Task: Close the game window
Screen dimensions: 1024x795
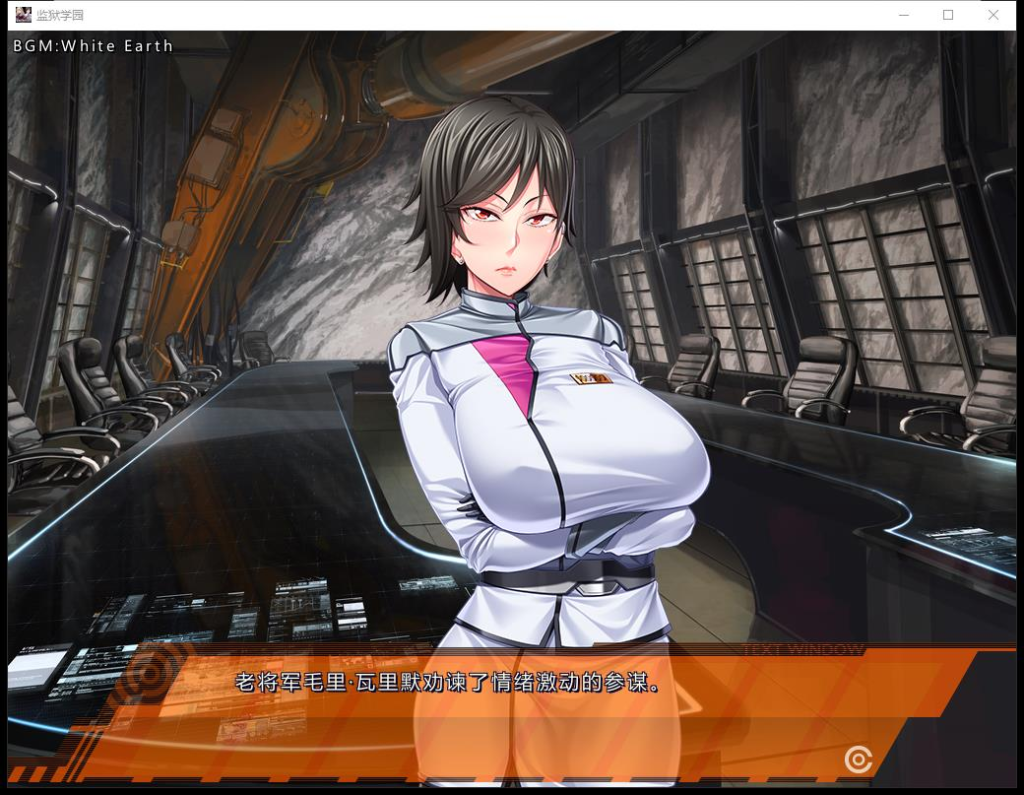Action: [993, 15]
